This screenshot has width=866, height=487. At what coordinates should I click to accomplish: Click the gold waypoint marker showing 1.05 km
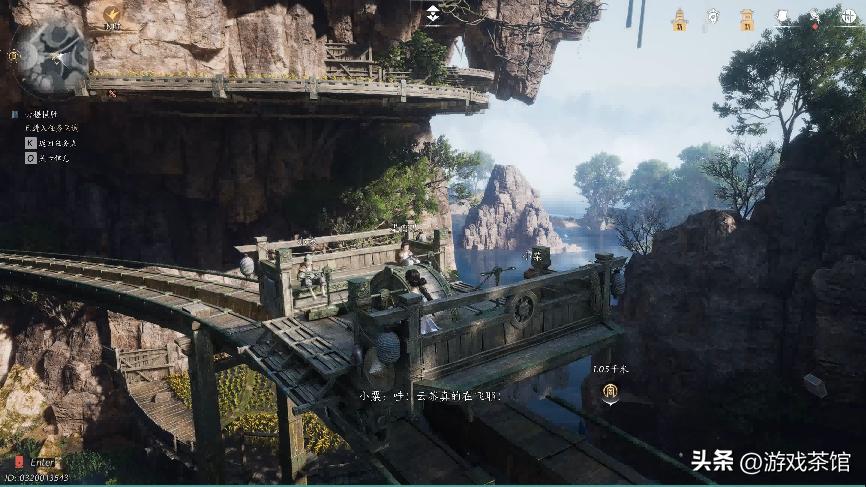point(608,396)
